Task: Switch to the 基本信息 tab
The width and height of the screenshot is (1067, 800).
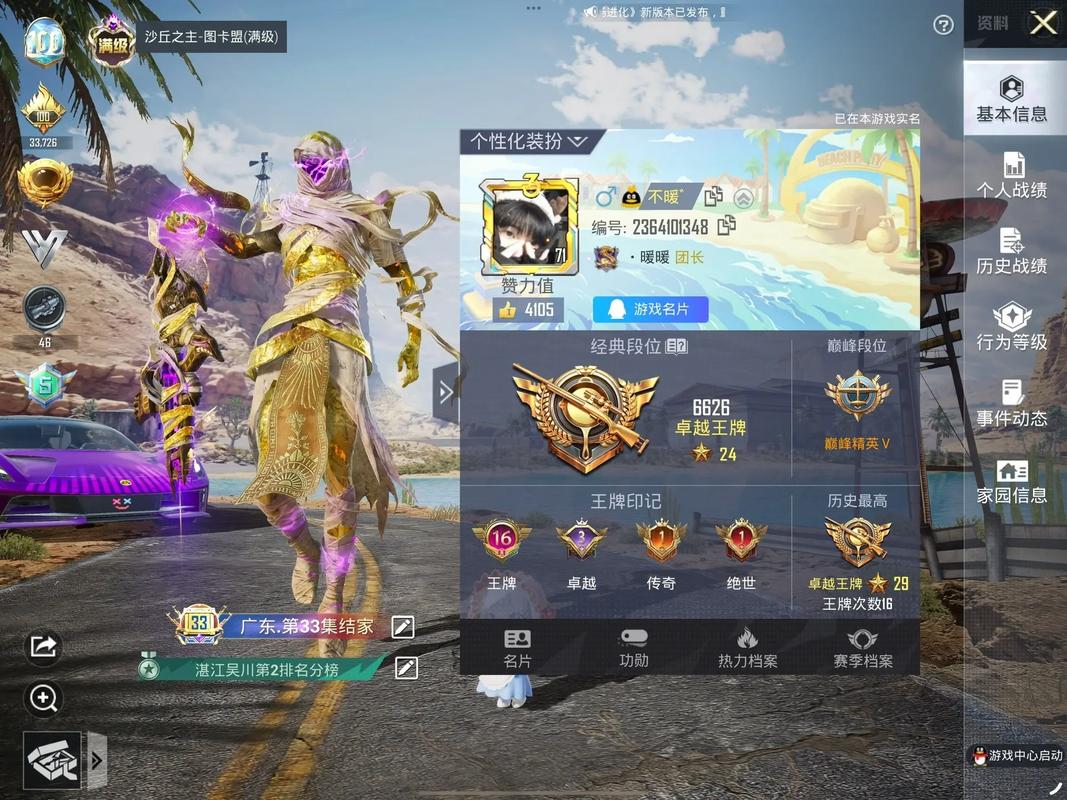Action: click(1011, 98)
